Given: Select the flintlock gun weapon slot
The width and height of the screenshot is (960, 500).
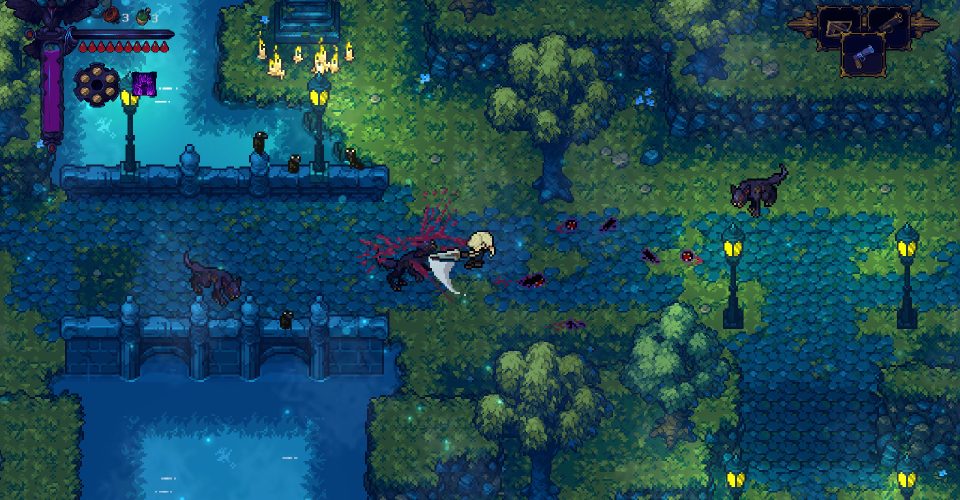Looking at the screenshot, I should 888,25.
